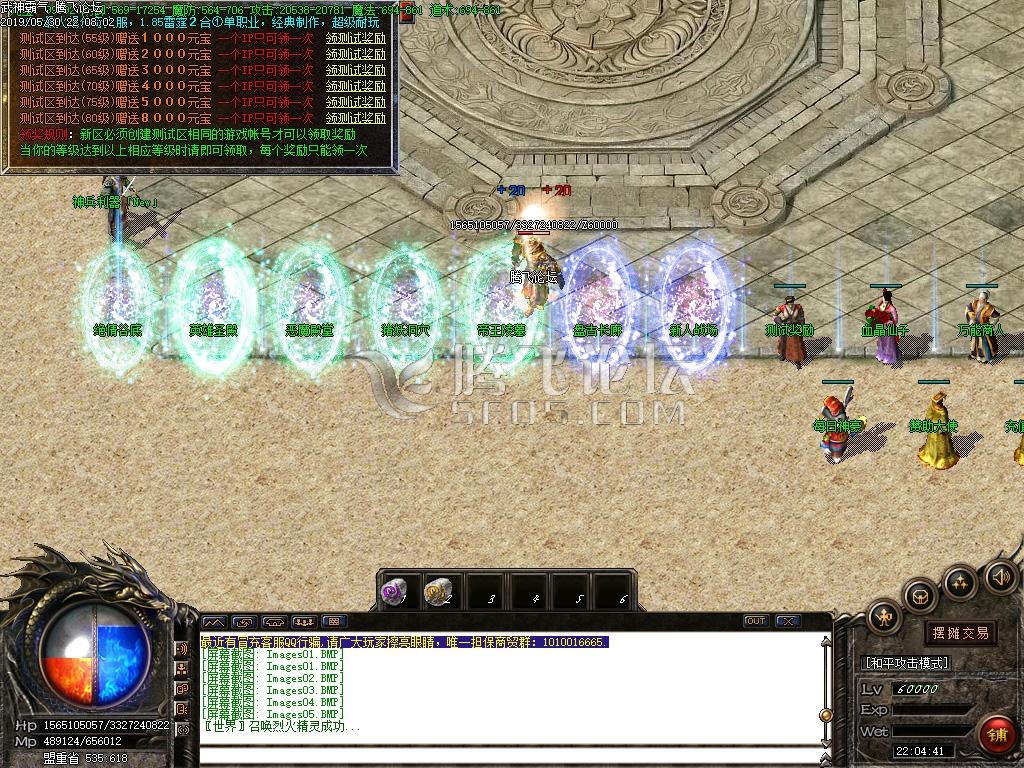Claim the level 65 reward of 3000 yuanbao
Viewport: 1024px width, 768px height.
(x=355, y=70)
